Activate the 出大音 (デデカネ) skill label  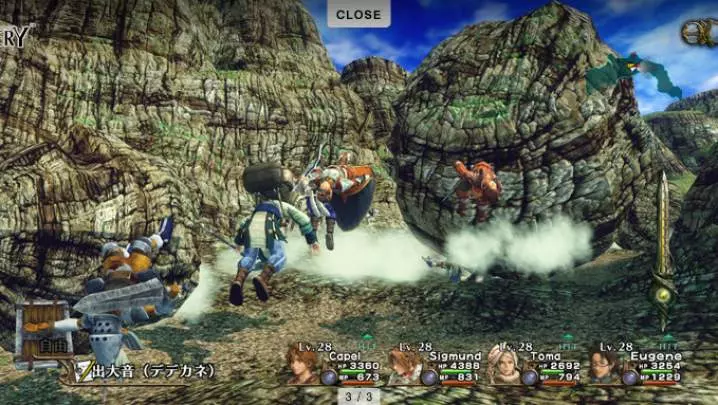152,371
